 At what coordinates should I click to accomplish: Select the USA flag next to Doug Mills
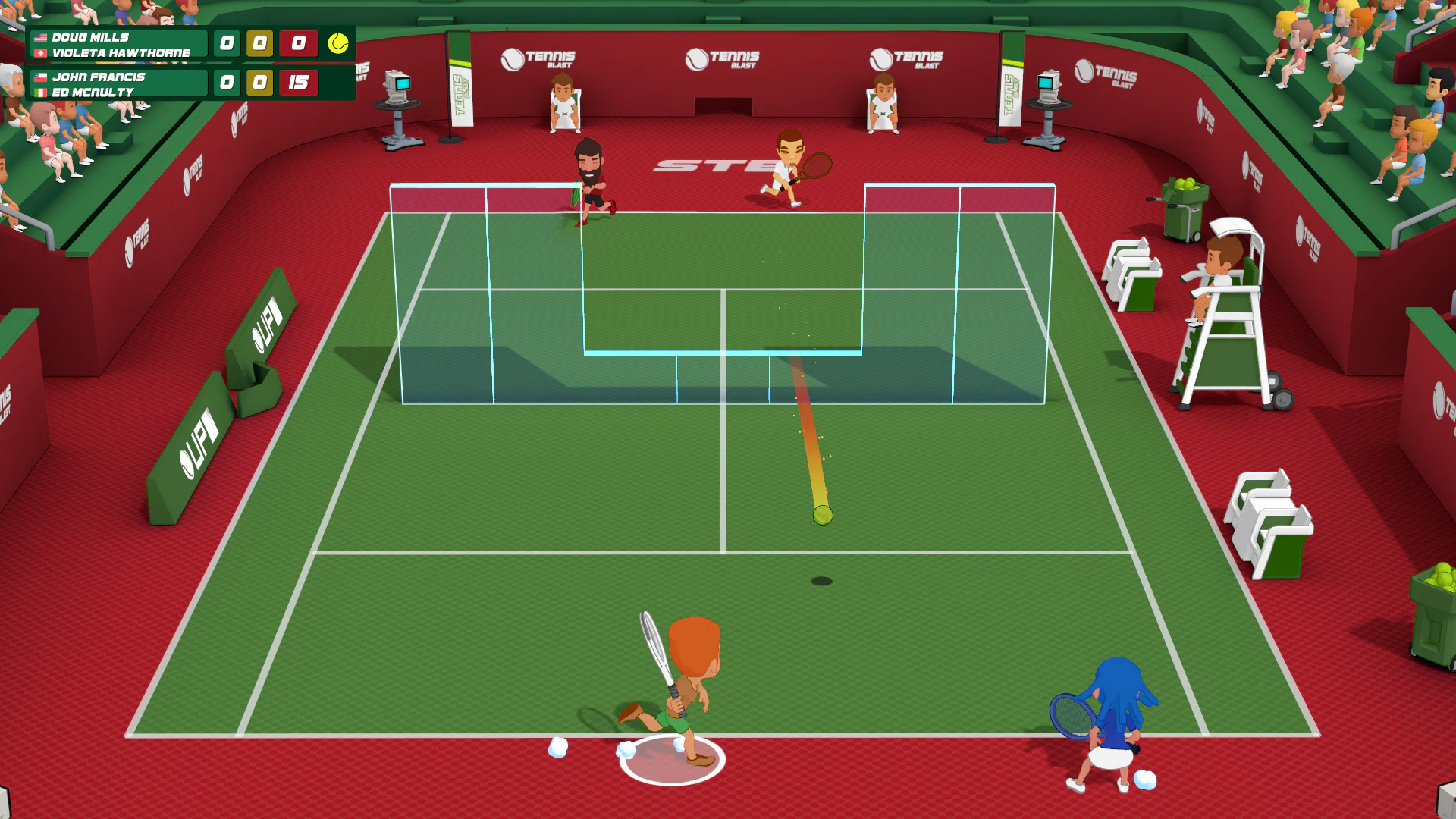[40, 36]
